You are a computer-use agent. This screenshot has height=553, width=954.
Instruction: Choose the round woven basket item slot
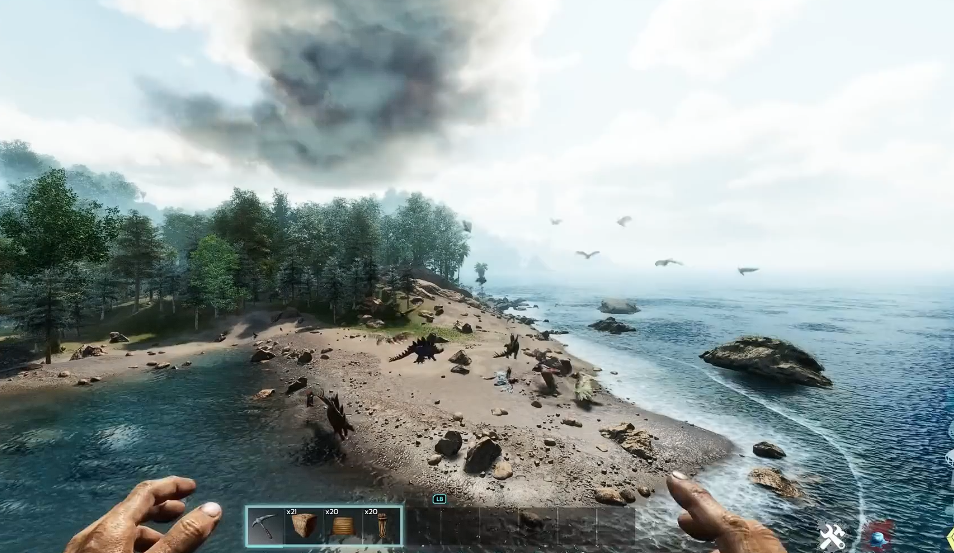(x=343, y=526)
